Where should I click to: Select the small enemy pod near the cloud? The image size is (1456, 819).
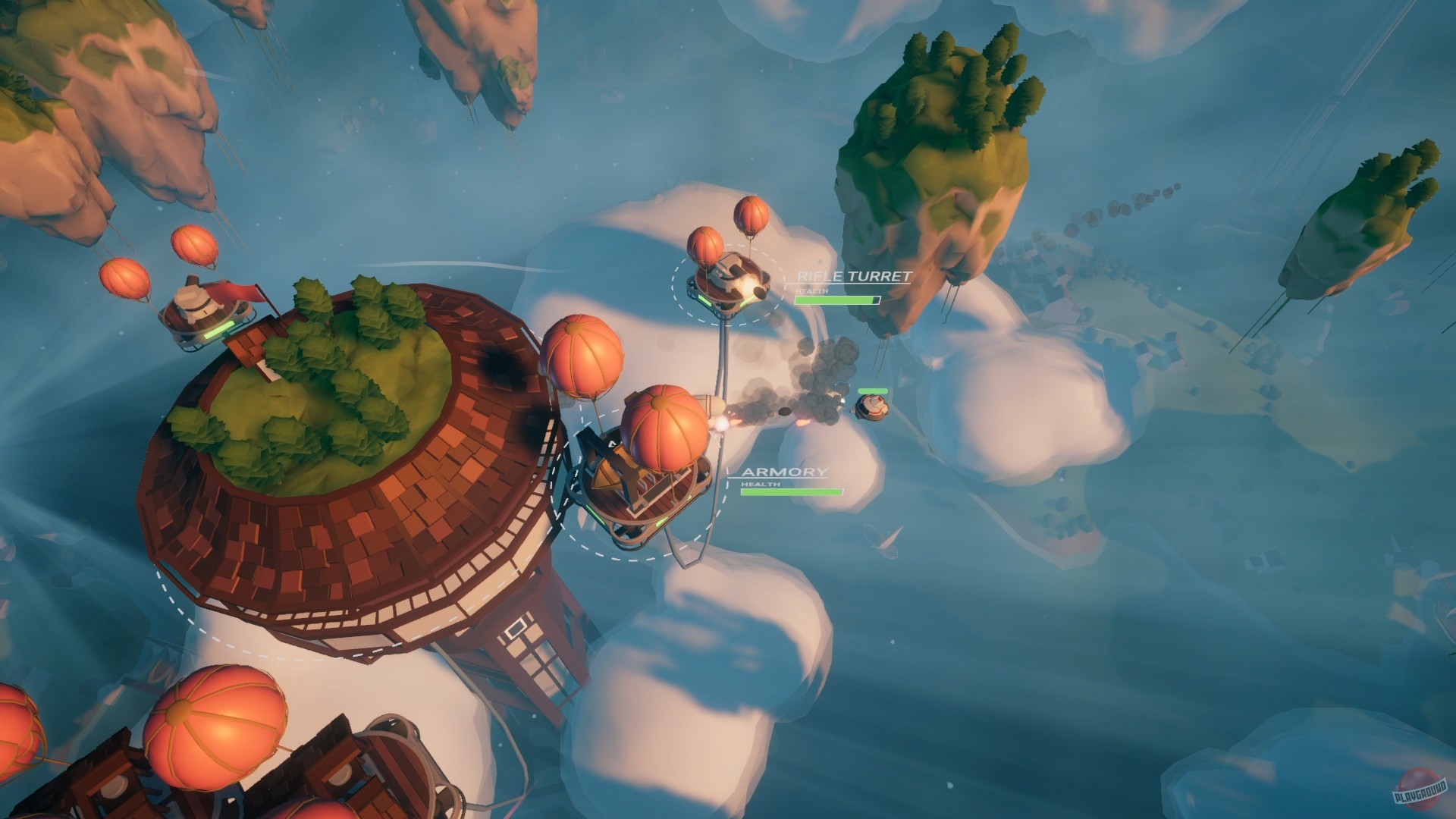point(874,406)
